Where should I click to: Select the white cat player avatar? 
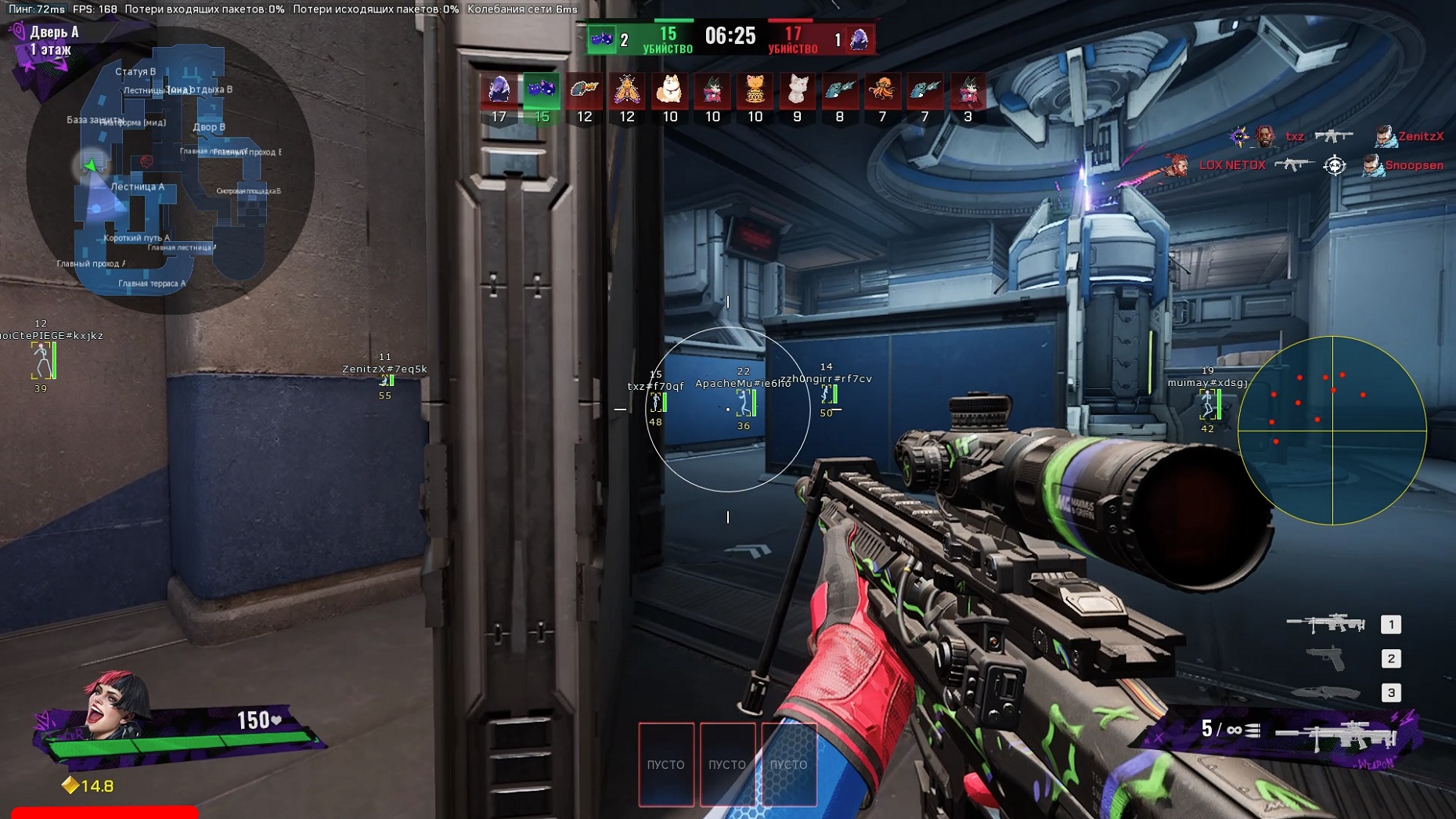point(797,90)
